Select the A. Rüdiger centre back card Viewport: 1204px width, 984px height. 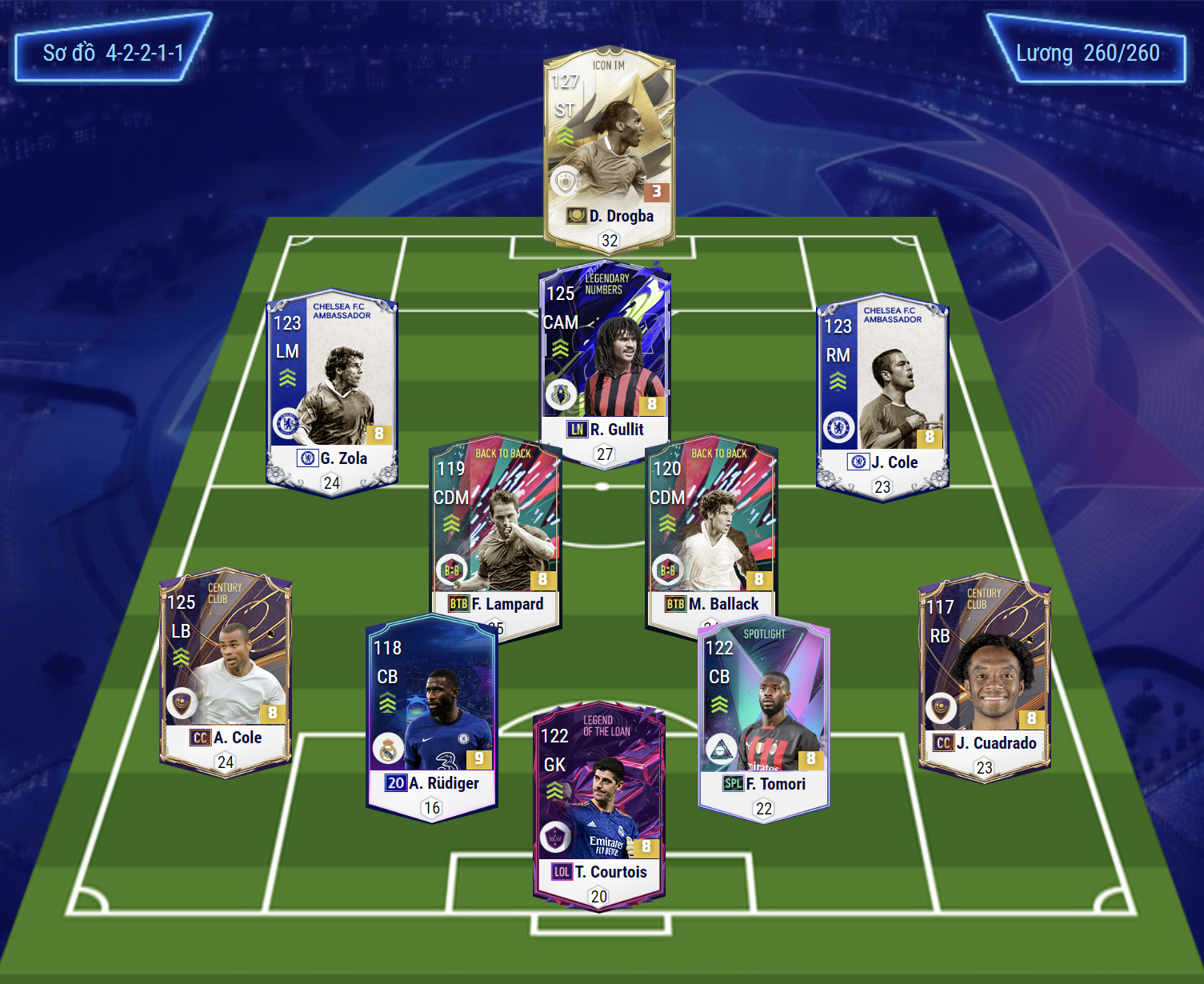click(x=432, y=716)
